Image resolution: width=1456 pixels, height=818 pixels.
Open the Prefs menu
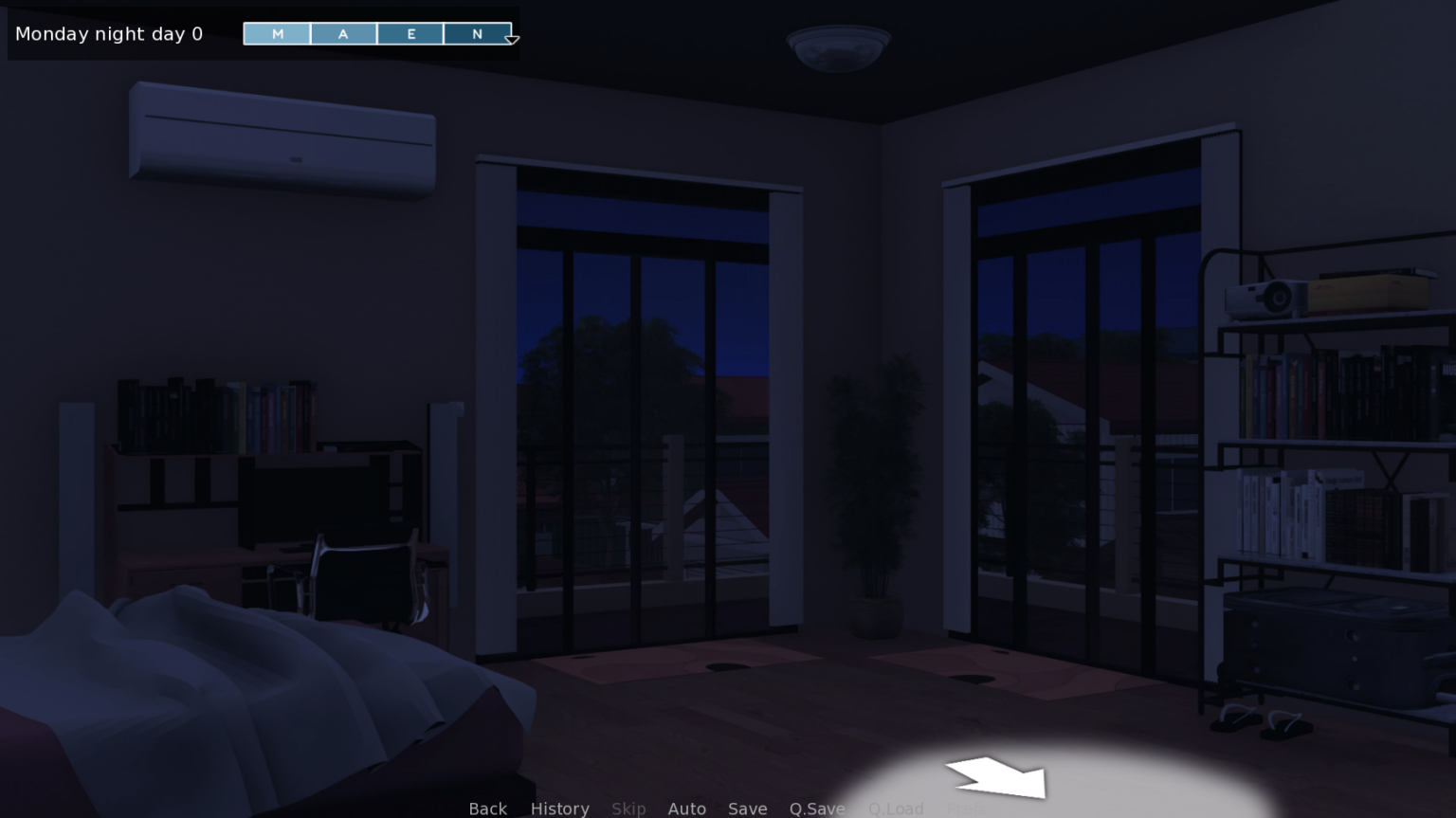click(967, 809)
